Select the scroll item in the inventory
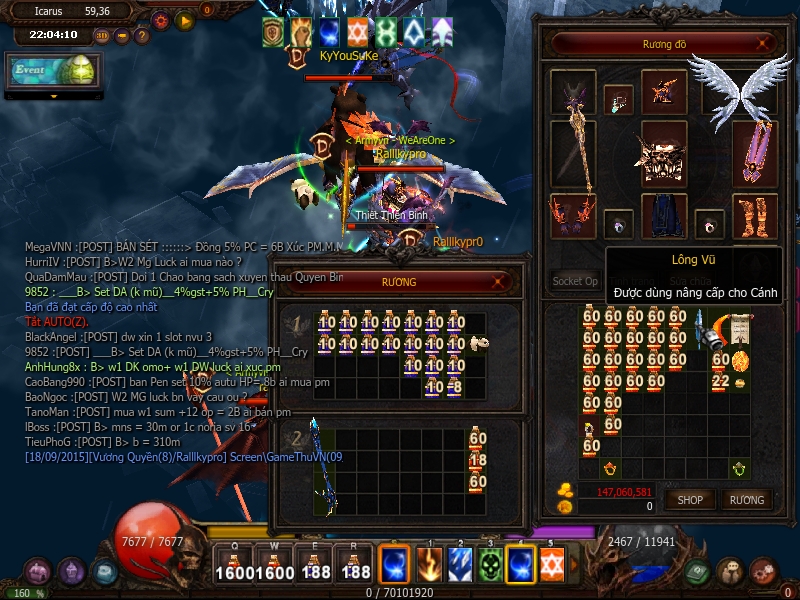 [x=741, y=329]
